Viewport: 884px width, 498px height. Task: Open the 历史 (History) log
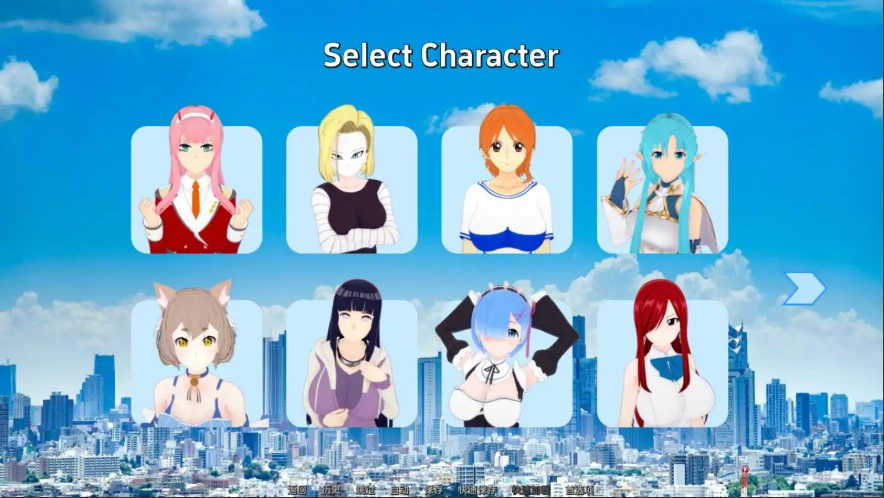(x=331, y=490)
